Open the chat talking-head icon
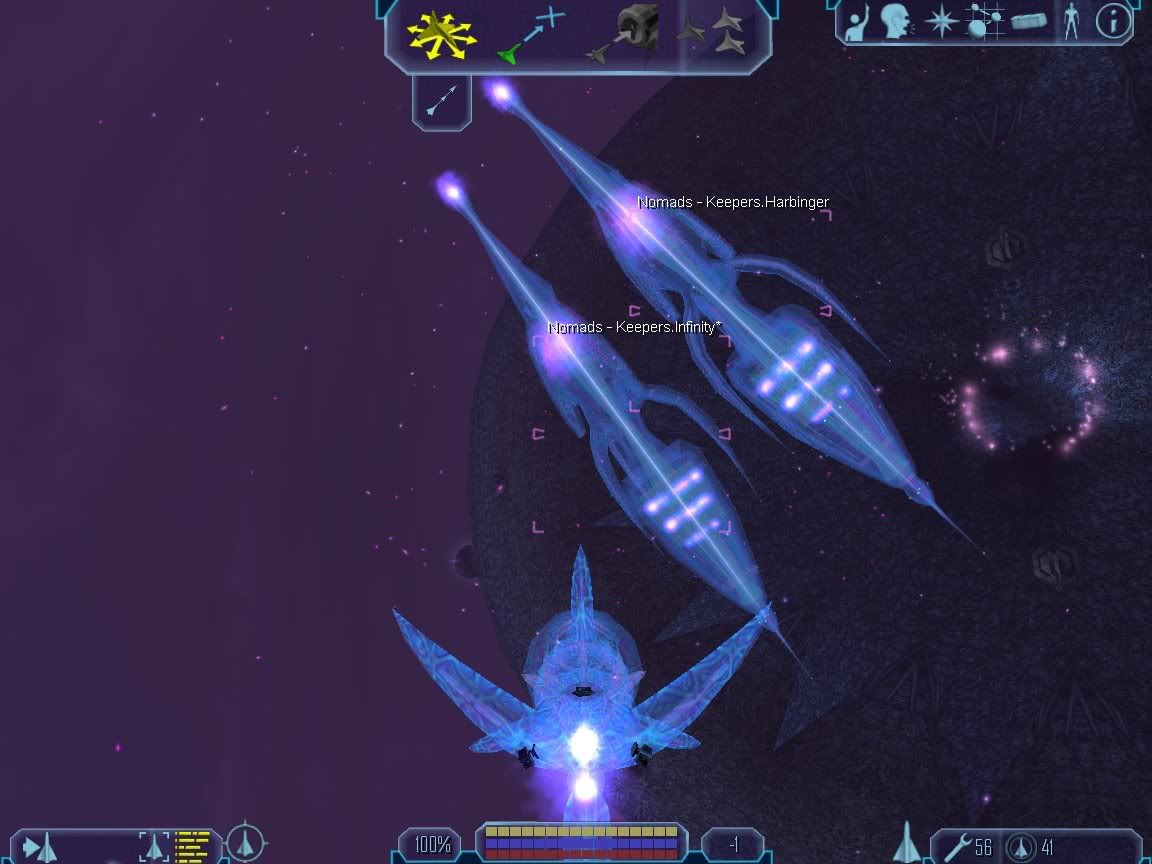1152x864 pixels. 895,21
